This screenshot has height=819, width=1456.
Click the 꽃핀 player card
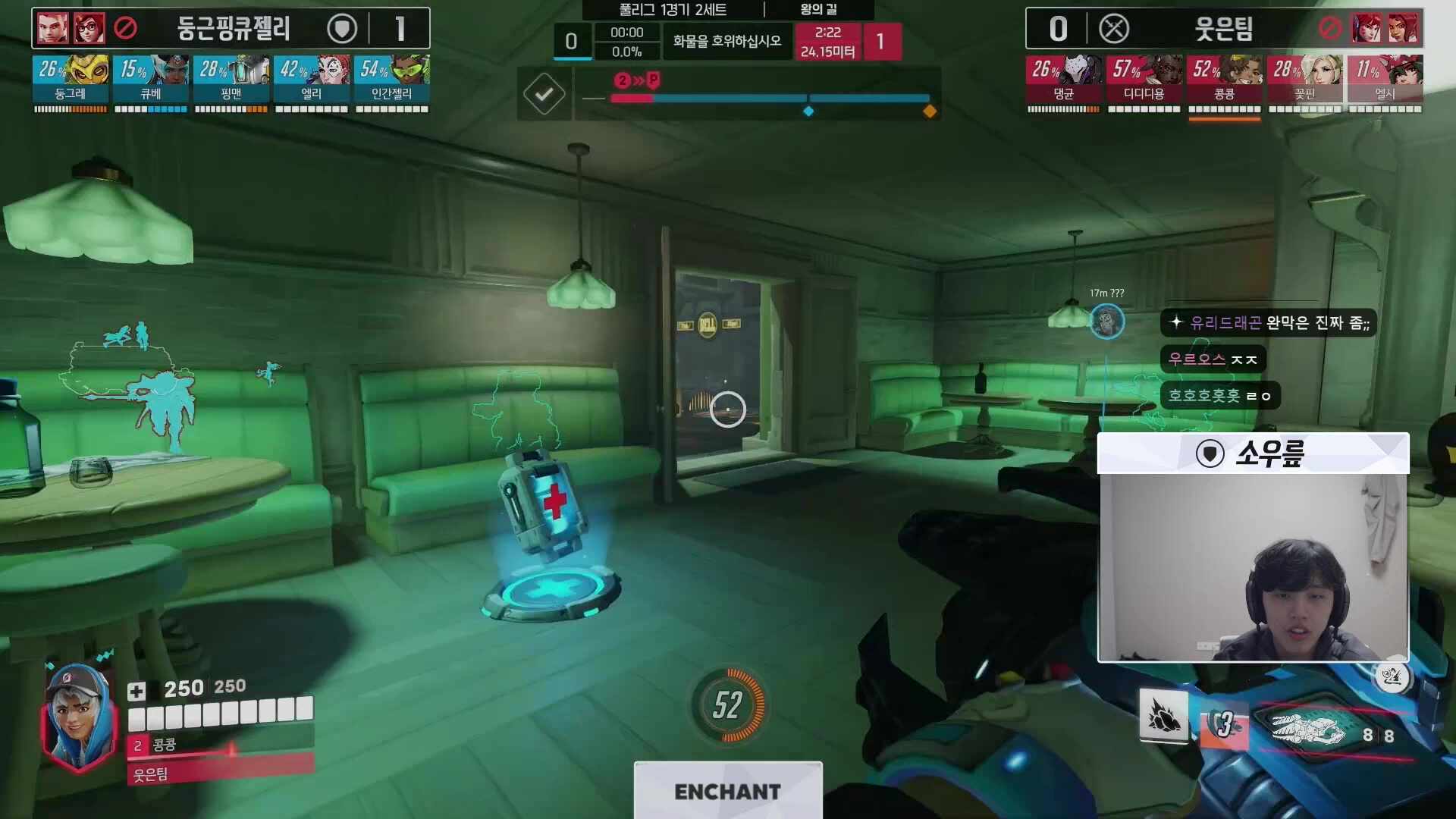pos(1305,80)
